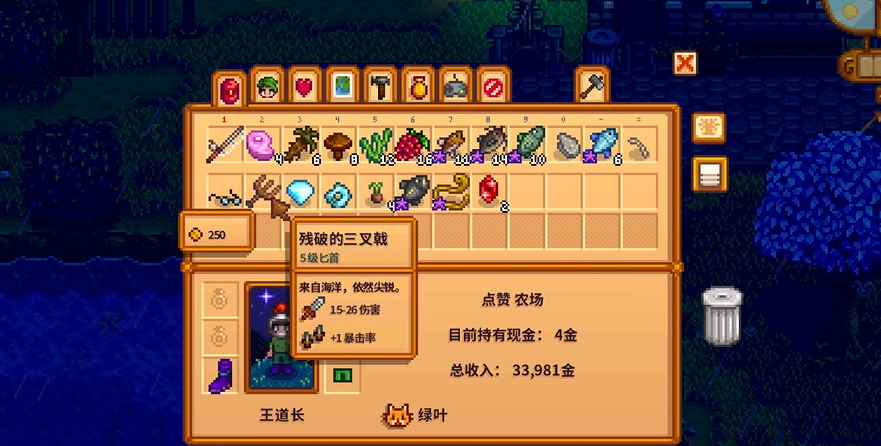The width and height of the screenshot is (881, 446).
Task: Switch to the Skills tab with the character face
Action: point(266,87)
